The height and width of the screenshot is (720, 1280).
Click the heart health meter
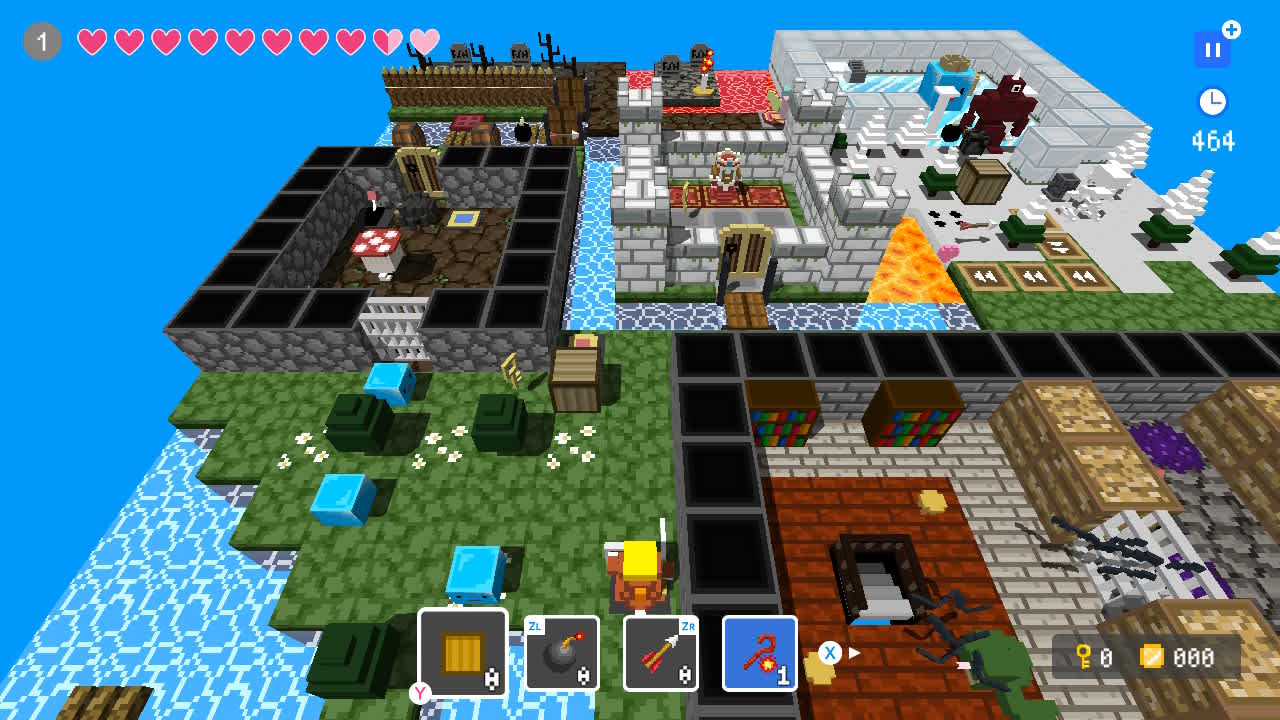point(255,41)
